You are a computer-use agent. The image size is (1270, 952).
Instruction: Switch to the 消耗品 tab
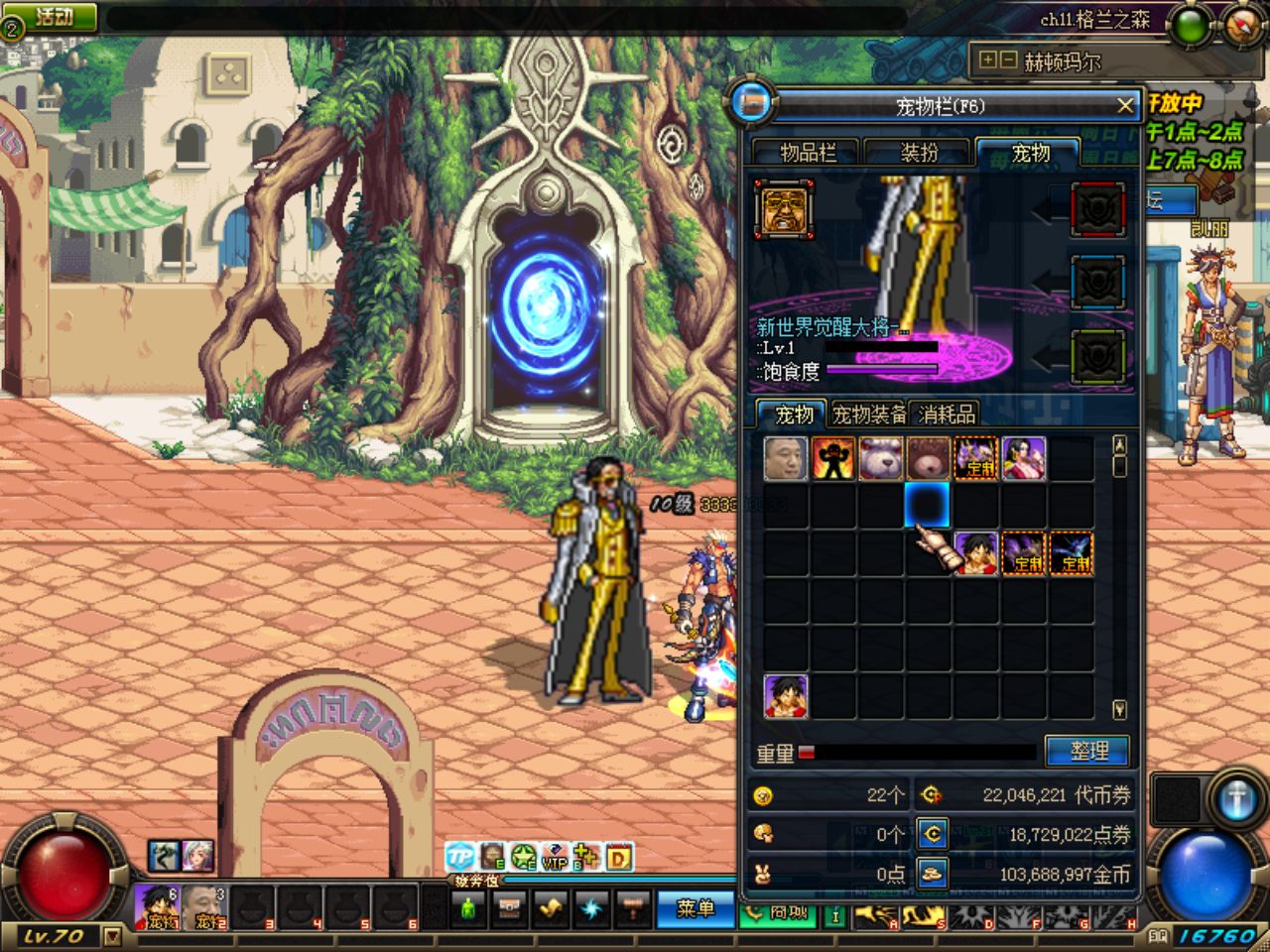click(x=947, y=414)
